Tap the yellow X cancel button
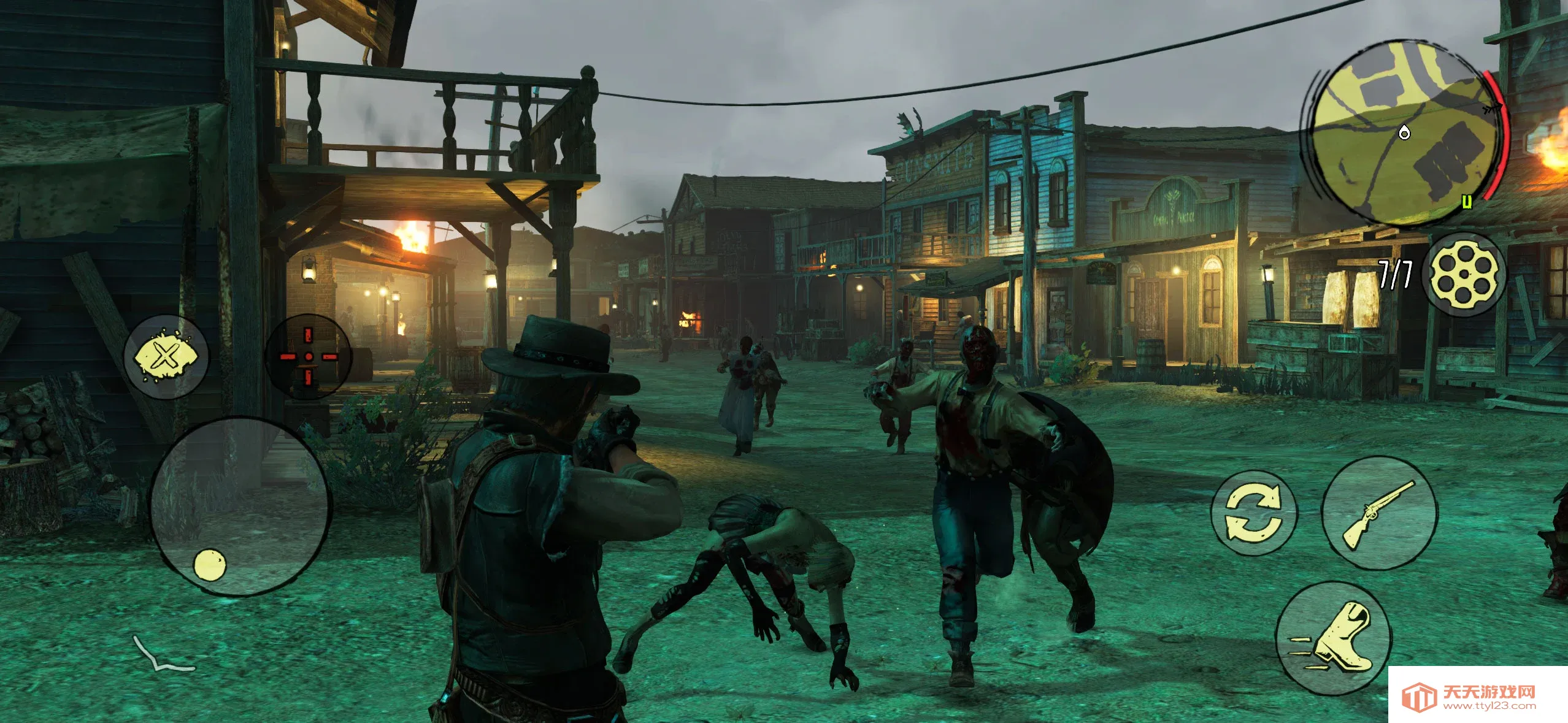This screenshot has width=1568, height=723. pyautogui.click(x=166, y=356)
